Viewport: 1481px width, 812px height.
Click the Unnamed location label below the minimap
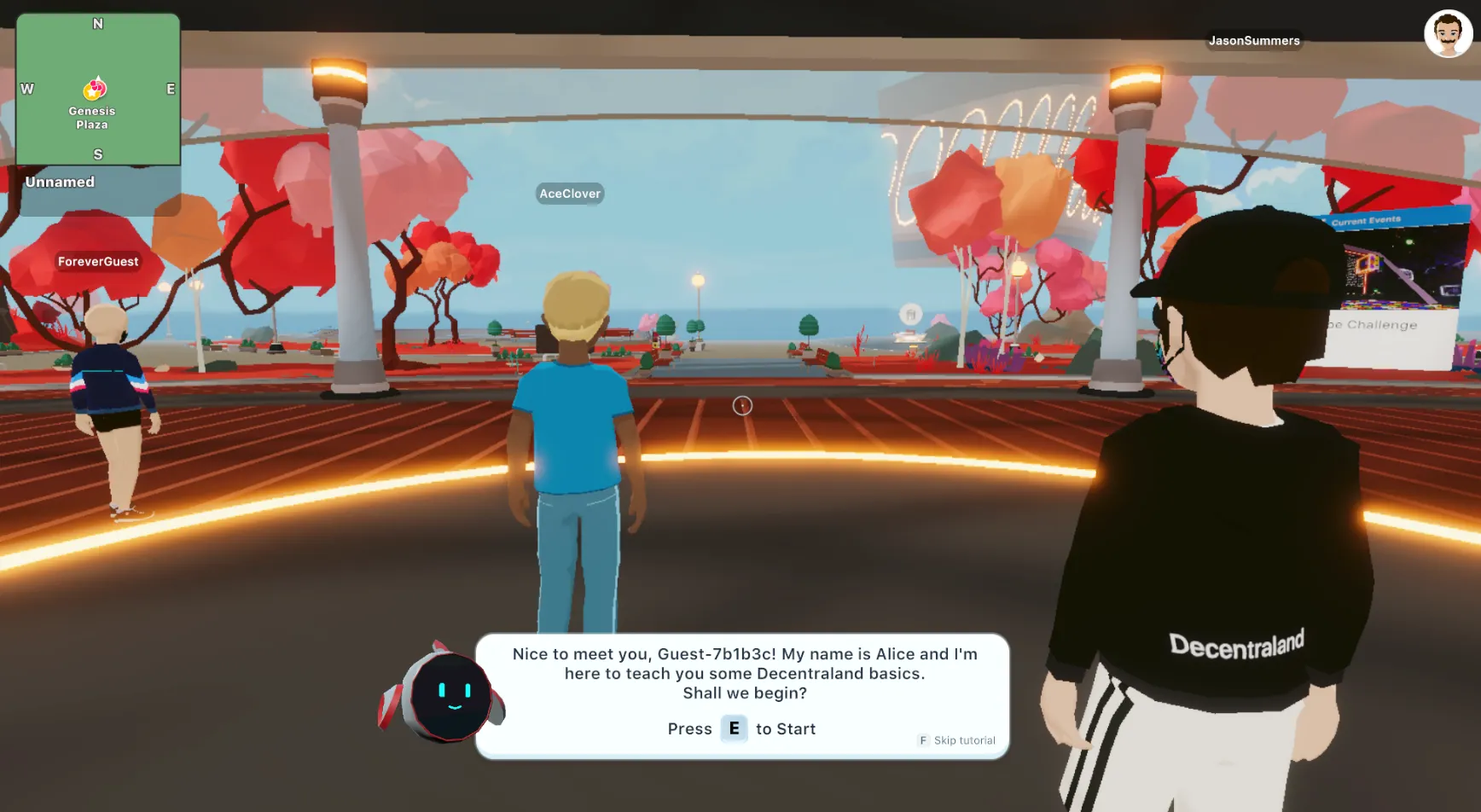60,182
